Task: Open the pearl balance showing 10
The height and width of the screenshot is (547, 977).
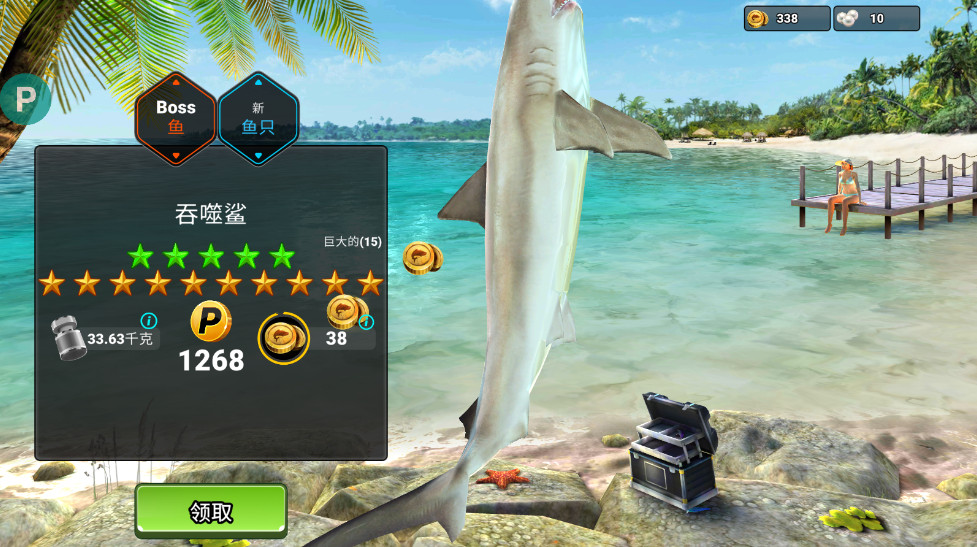Action: (876, 19)
